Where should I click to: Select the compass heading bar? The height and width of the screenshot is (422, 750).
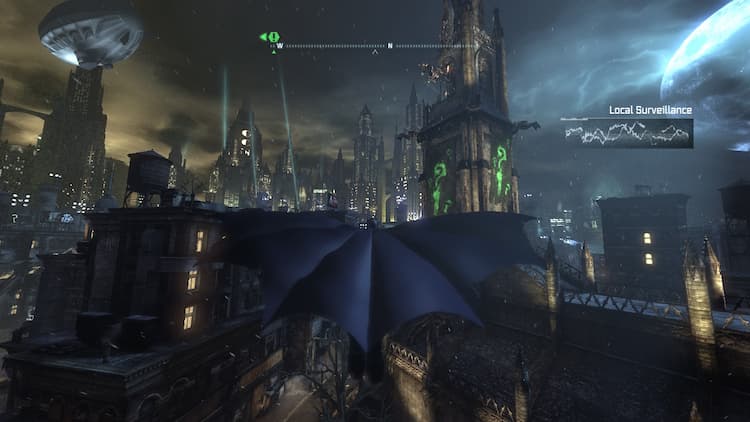click(x=375, y=45)
